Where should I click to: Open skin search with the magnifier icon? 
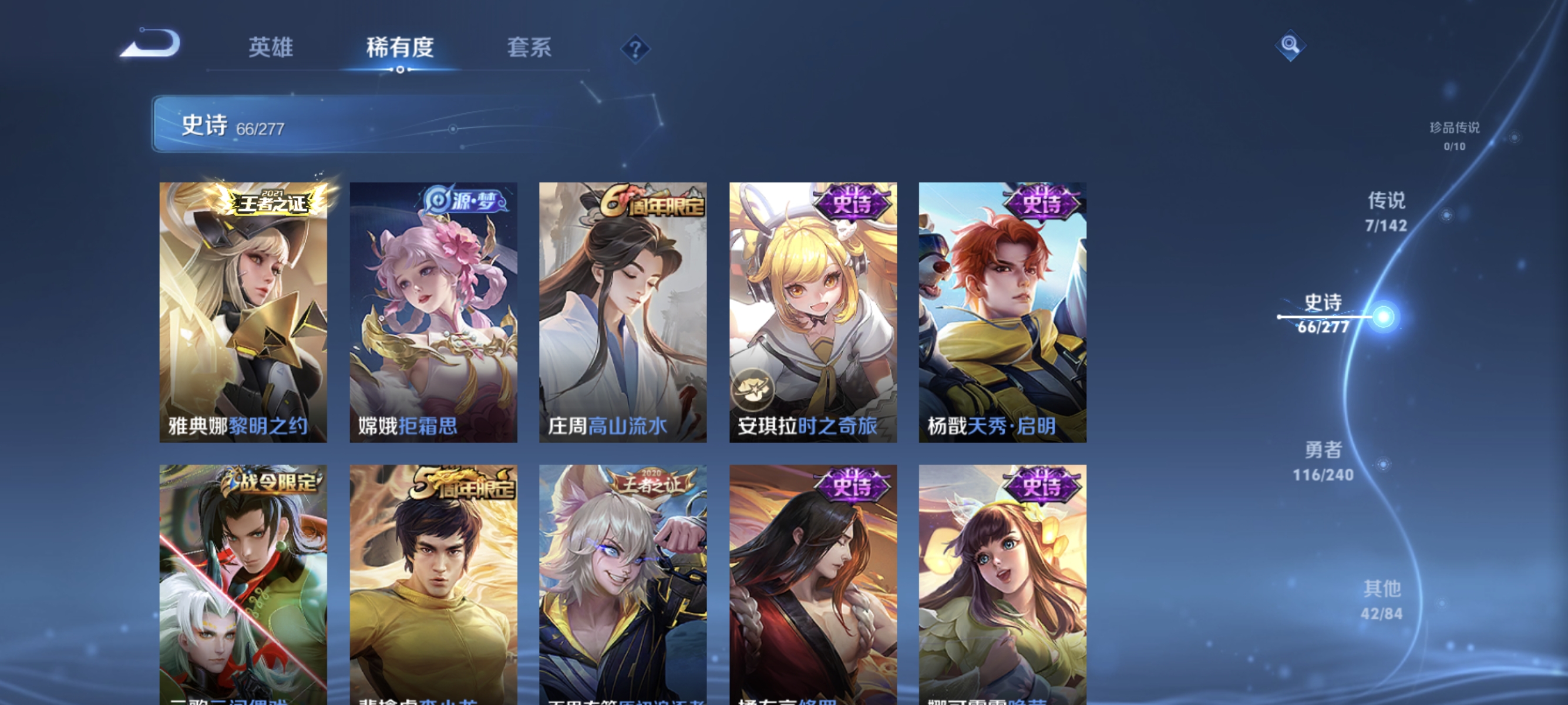(x=1291, y=45)
